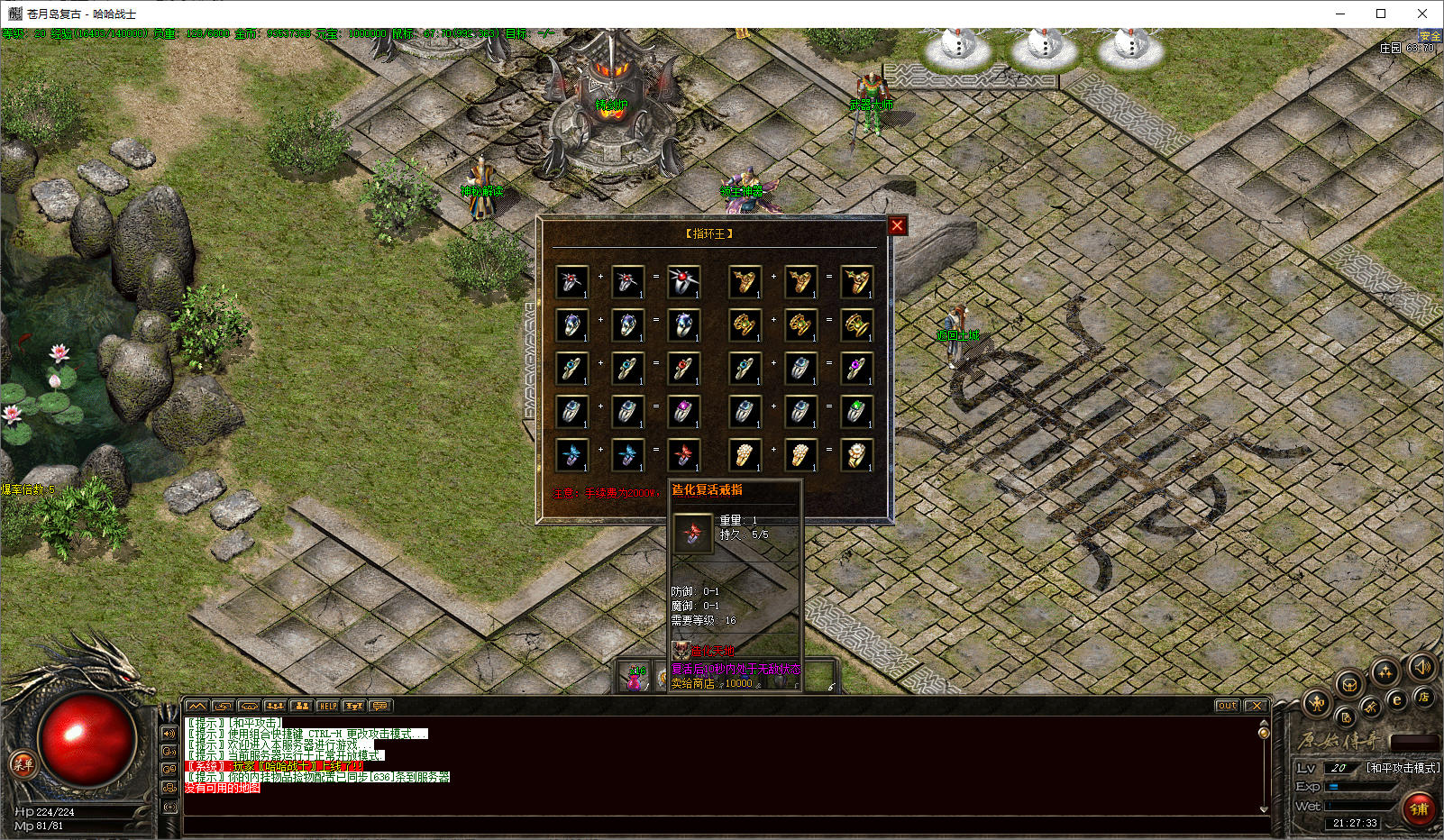Open the skills three-stars icon

(x=1385, y=671)
